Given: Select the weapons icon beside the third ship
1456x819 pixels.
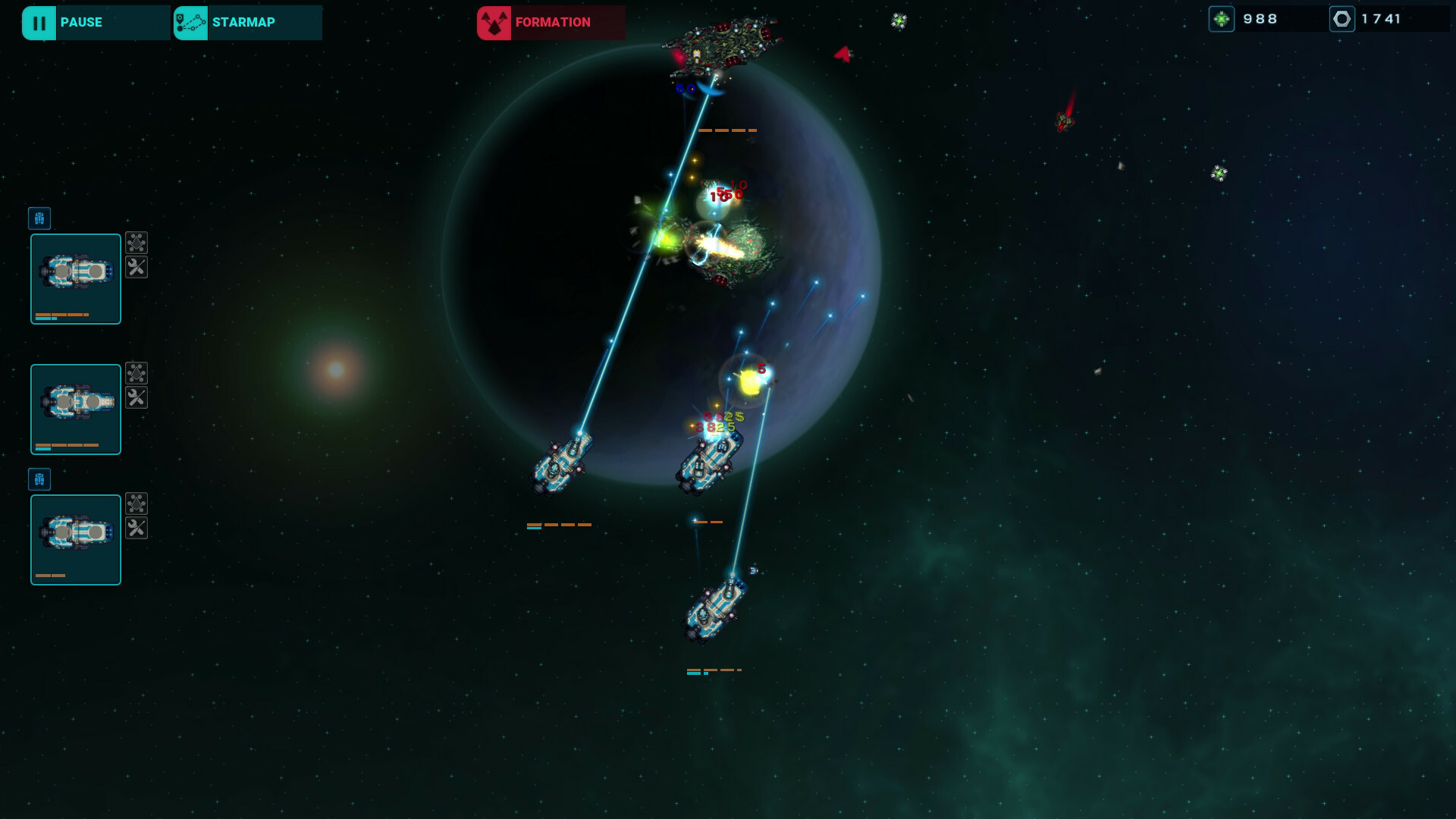Looking at the screenshot, I should pos(137,502).
